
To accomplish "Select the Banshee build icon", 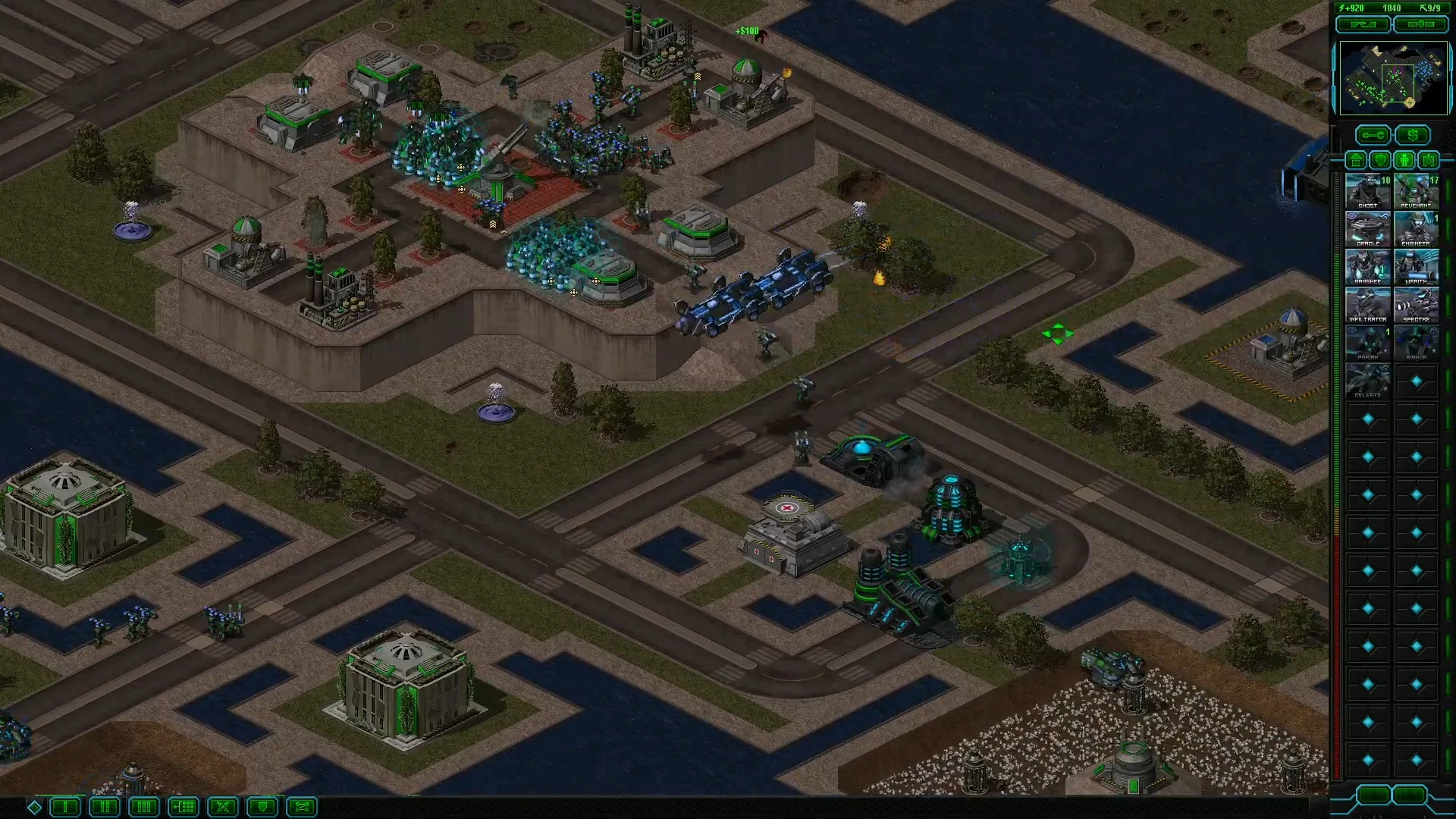I will [1368, 267].
